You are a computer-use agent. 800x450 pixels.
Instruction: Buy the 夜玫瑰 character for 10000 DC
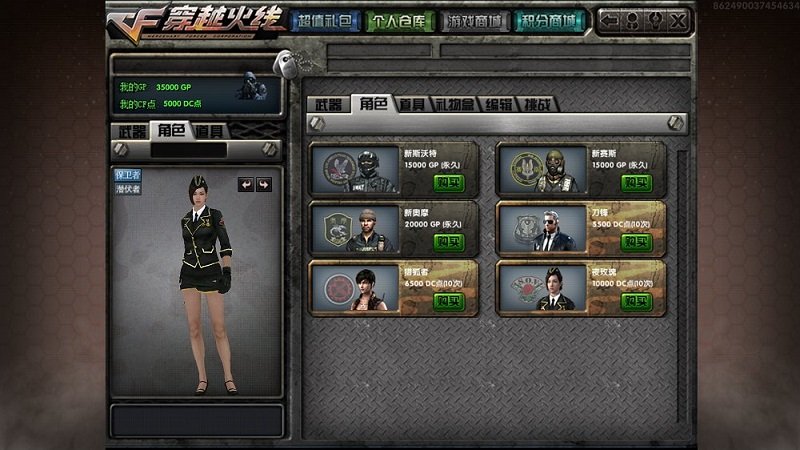635,301
